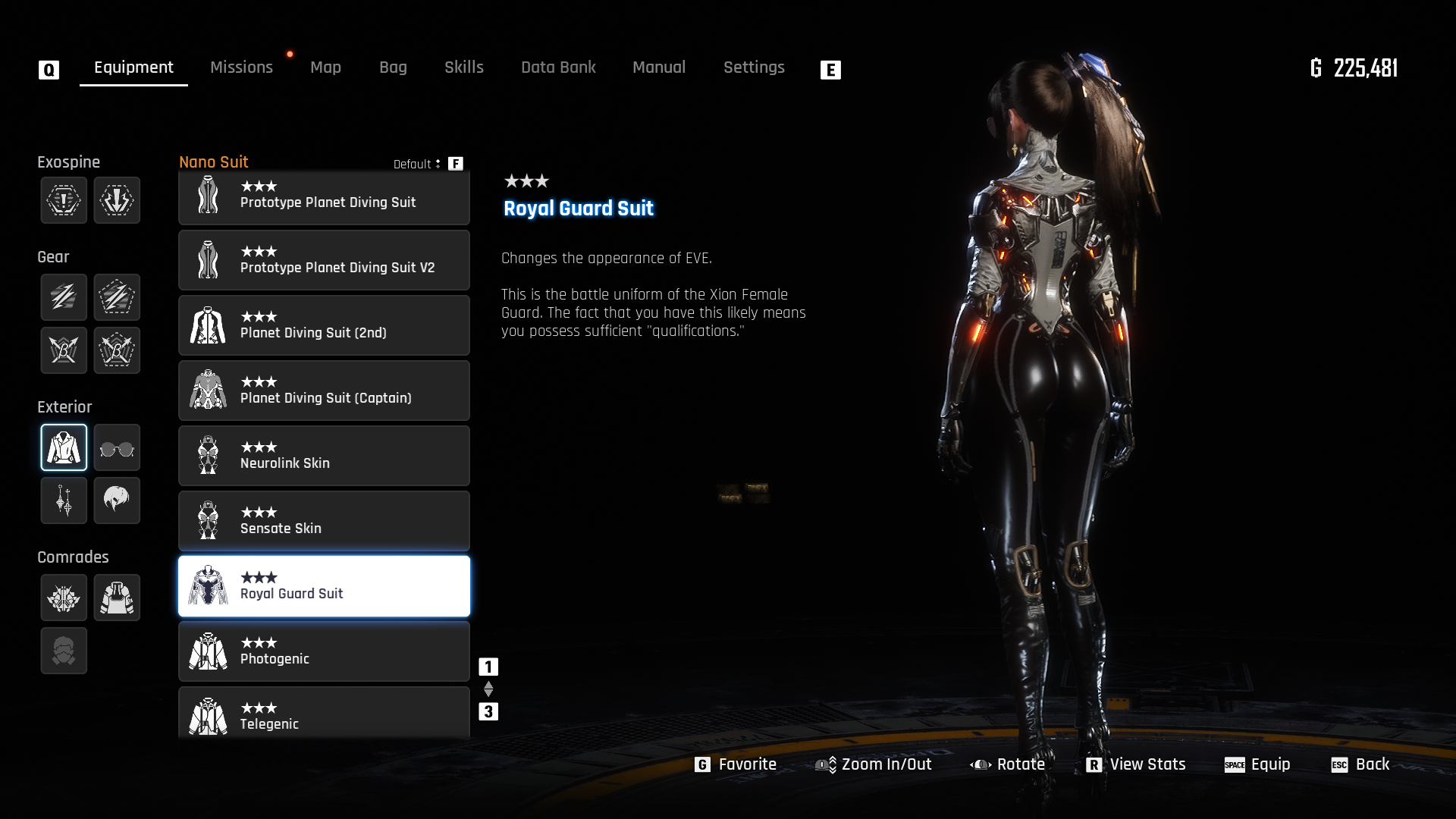This screenshot has height=819, width=1456.
Task: Choose the Neurolink Skin suit
Action: click(x=324, y=456)
